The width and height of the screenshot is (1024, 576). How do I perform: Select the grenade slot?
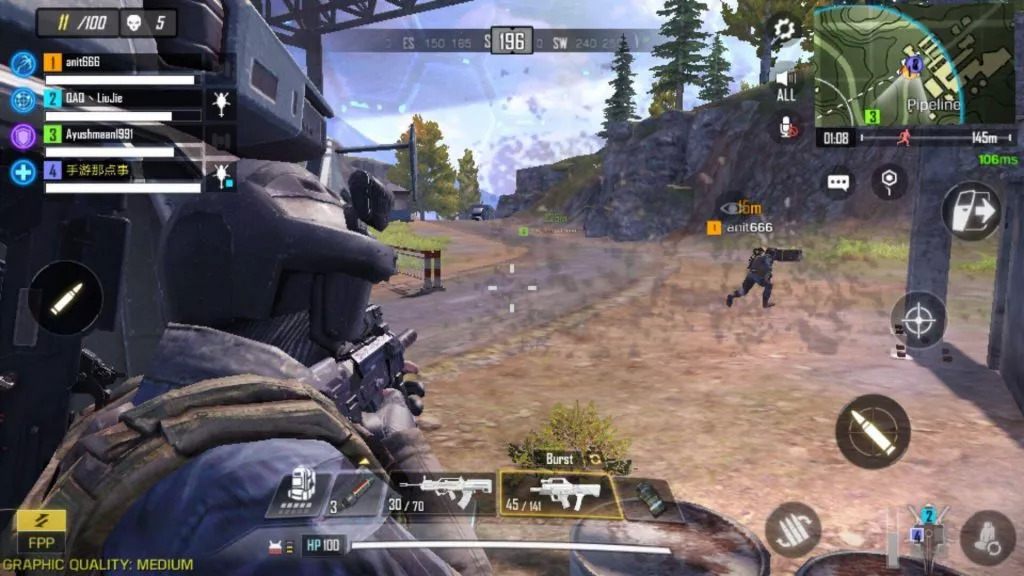(653, 497)
